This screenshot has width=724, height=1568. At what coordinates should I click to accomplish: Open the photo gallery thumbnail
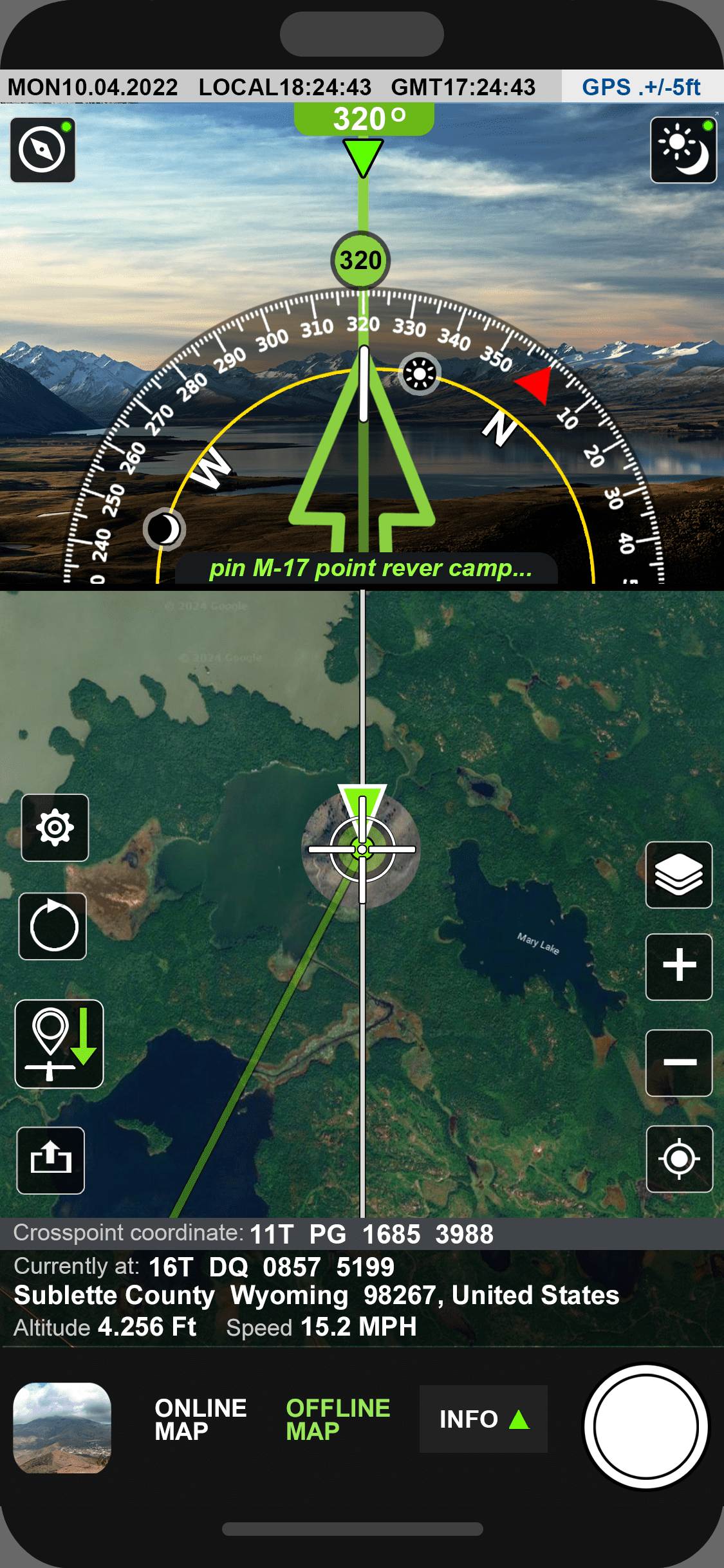tap(62, 1428)
